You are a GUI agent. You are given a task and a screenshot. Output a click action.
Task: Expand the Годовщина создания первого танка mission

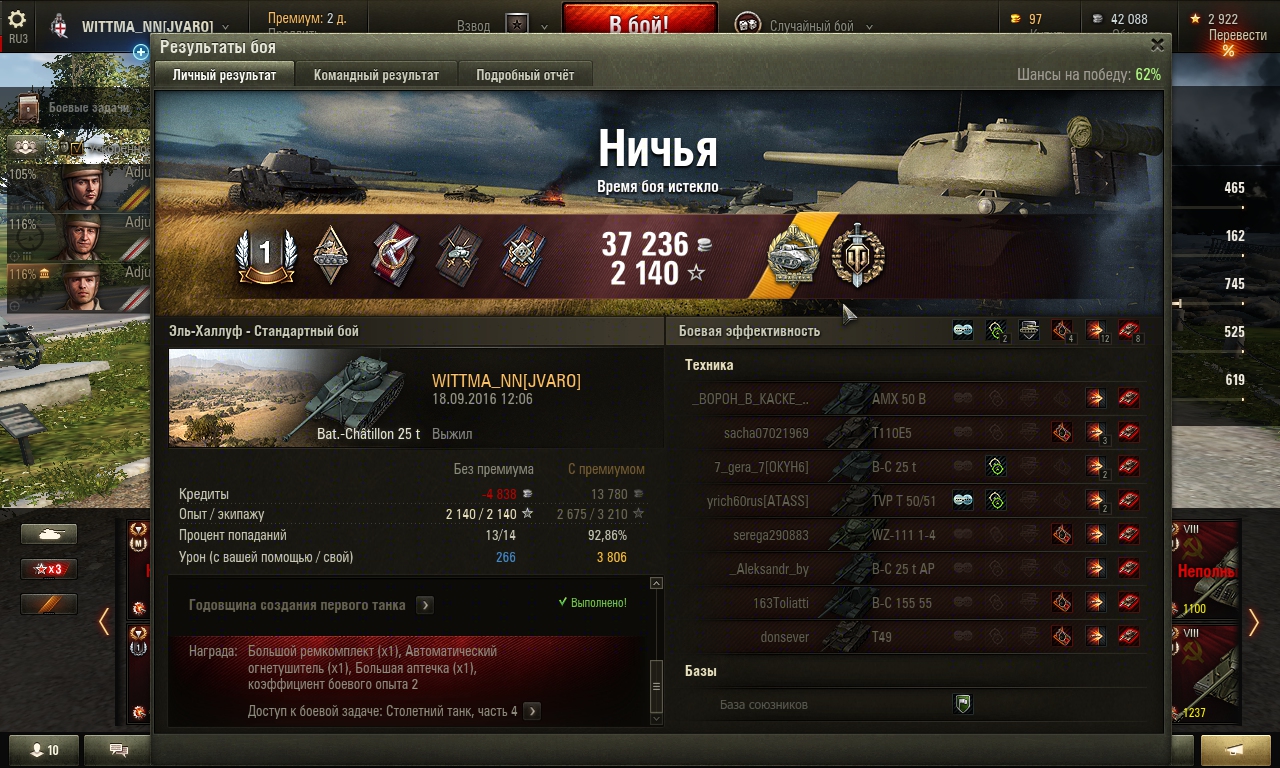425,605
